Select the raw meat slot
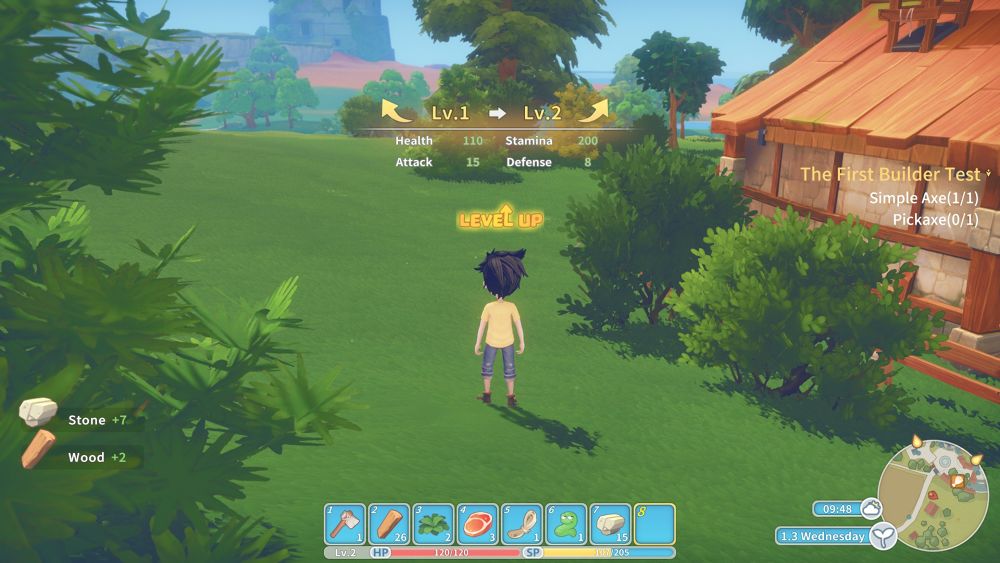 [478, 524]
